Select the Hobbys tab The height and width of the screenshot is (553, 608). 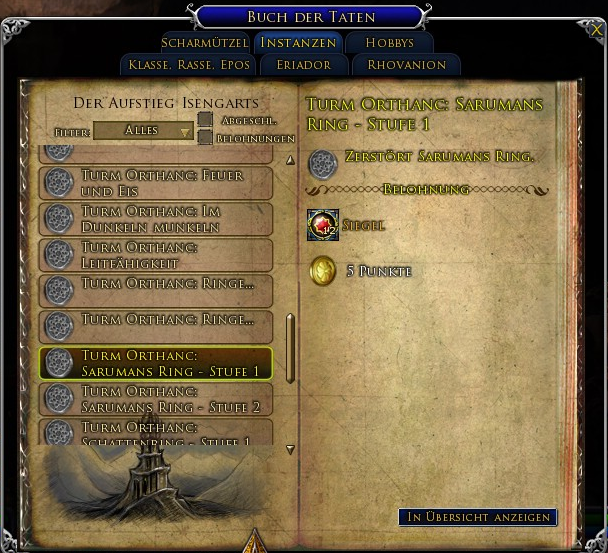(389, 43)
